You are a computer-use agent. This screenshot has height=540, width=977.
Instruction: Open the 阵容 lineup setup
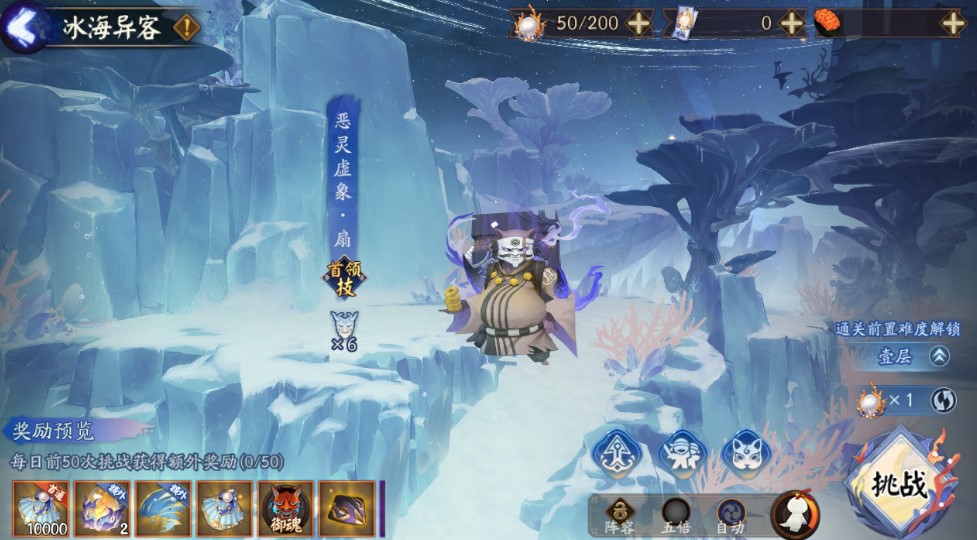[620, 515]
